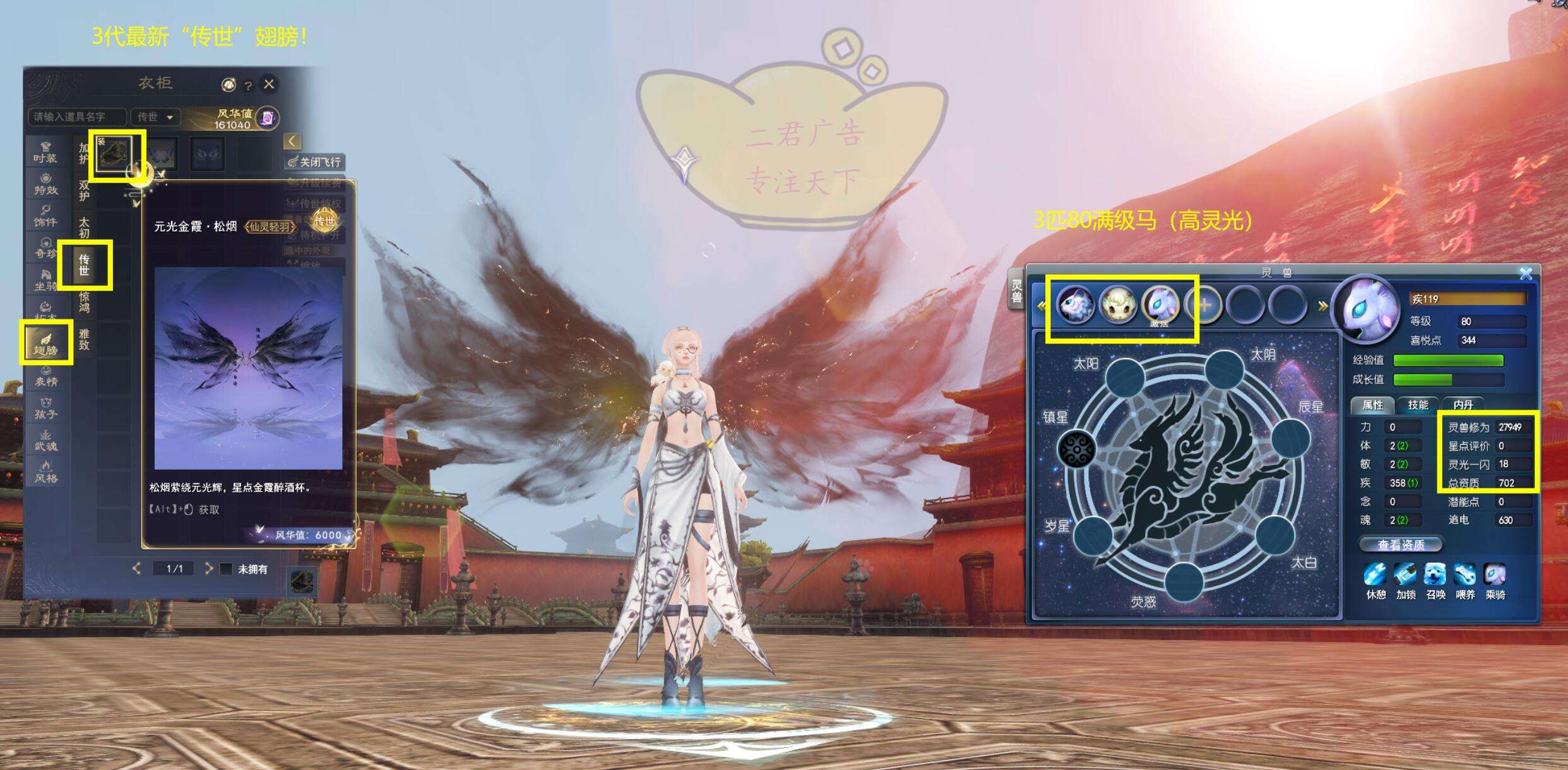Close the 衣柜 wardrobe window
Screen dimensions: 1568x770
269,84
